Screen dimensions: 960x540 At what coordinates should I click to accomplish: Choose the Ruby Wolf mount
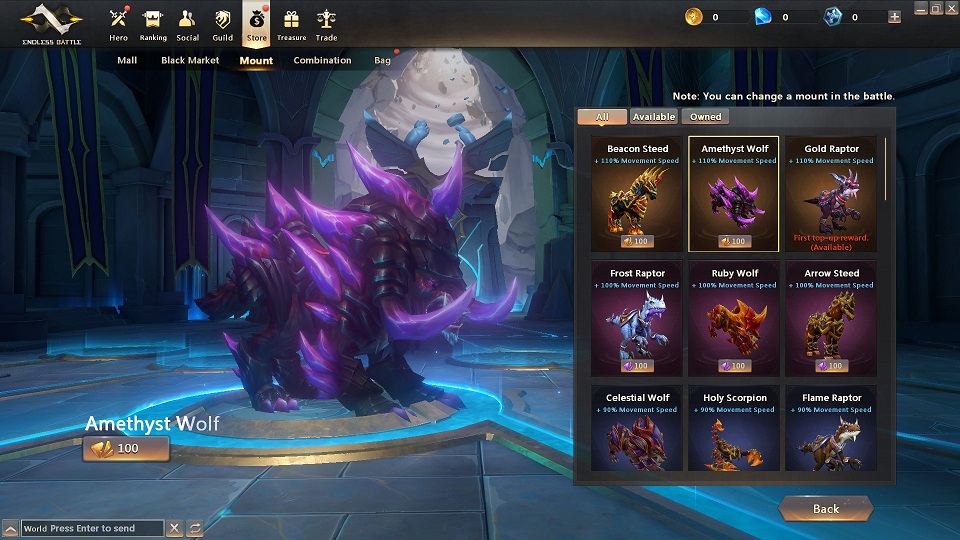(734, 318)
